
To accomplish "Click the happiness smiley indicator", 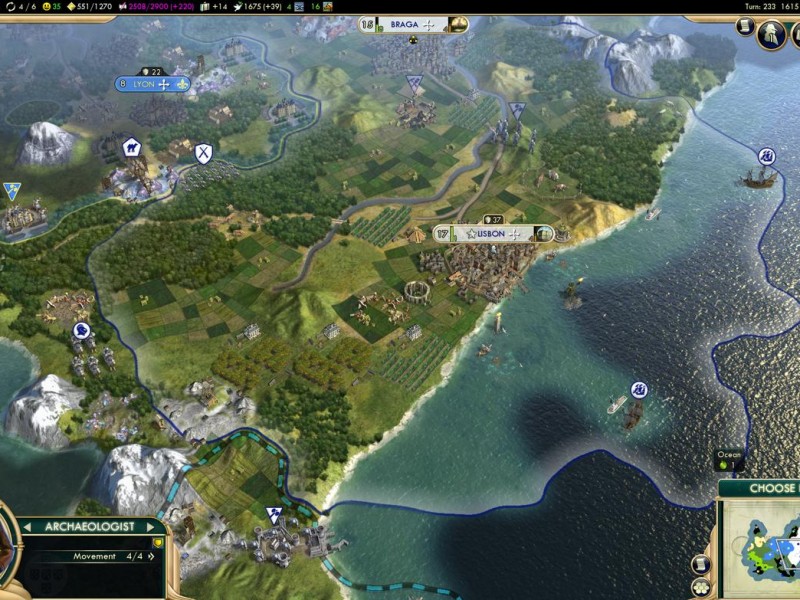I will 47,6.
